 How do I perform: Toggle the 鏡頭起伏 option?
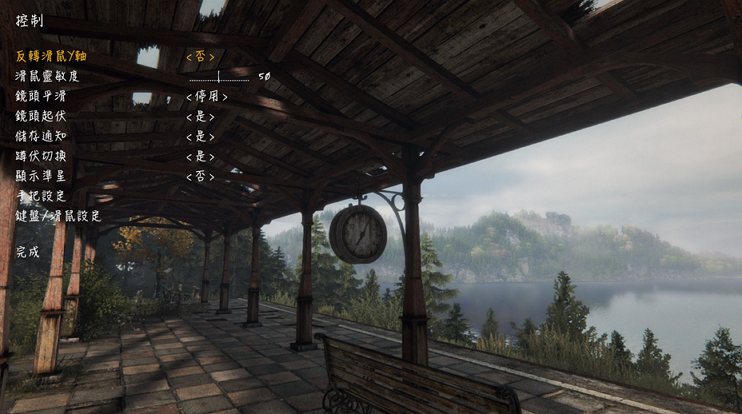click(200, 116)
